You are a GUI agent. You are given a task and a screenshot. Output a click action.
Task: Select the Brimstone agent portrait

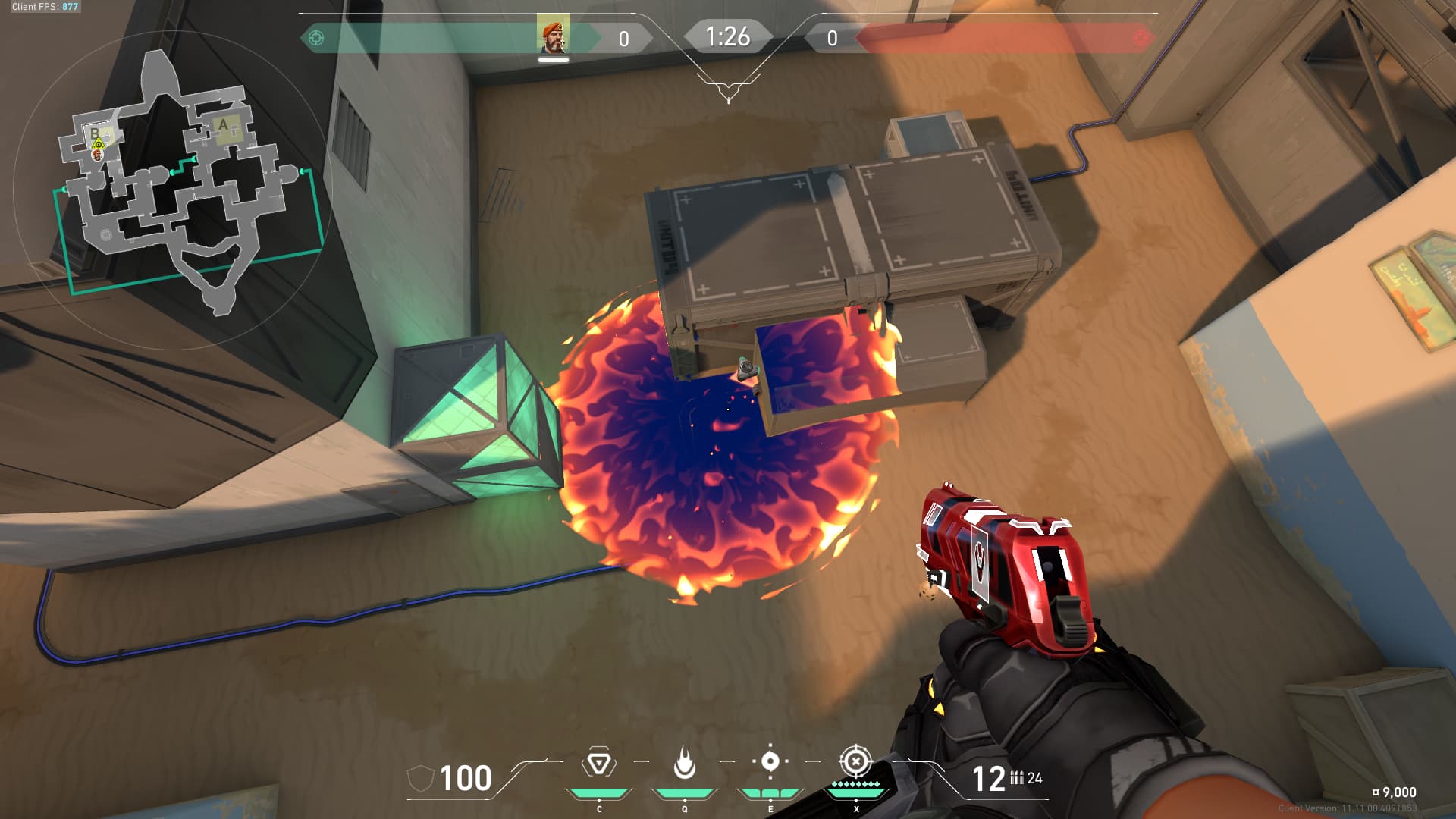(x=553, y=36)
